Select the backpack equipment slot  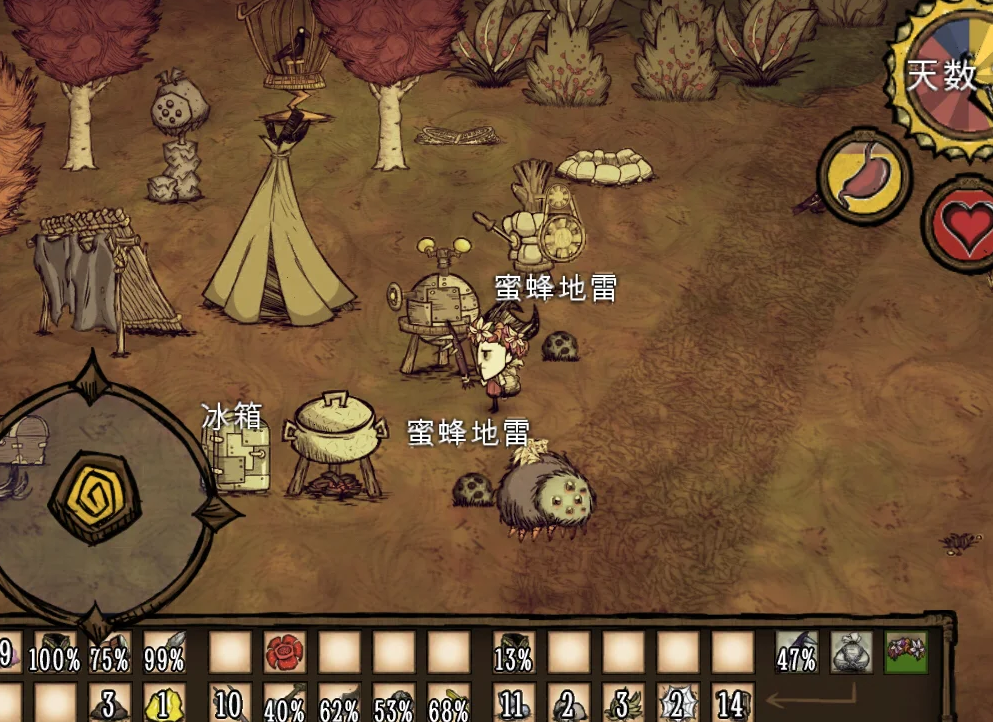[x=851, y=652]
